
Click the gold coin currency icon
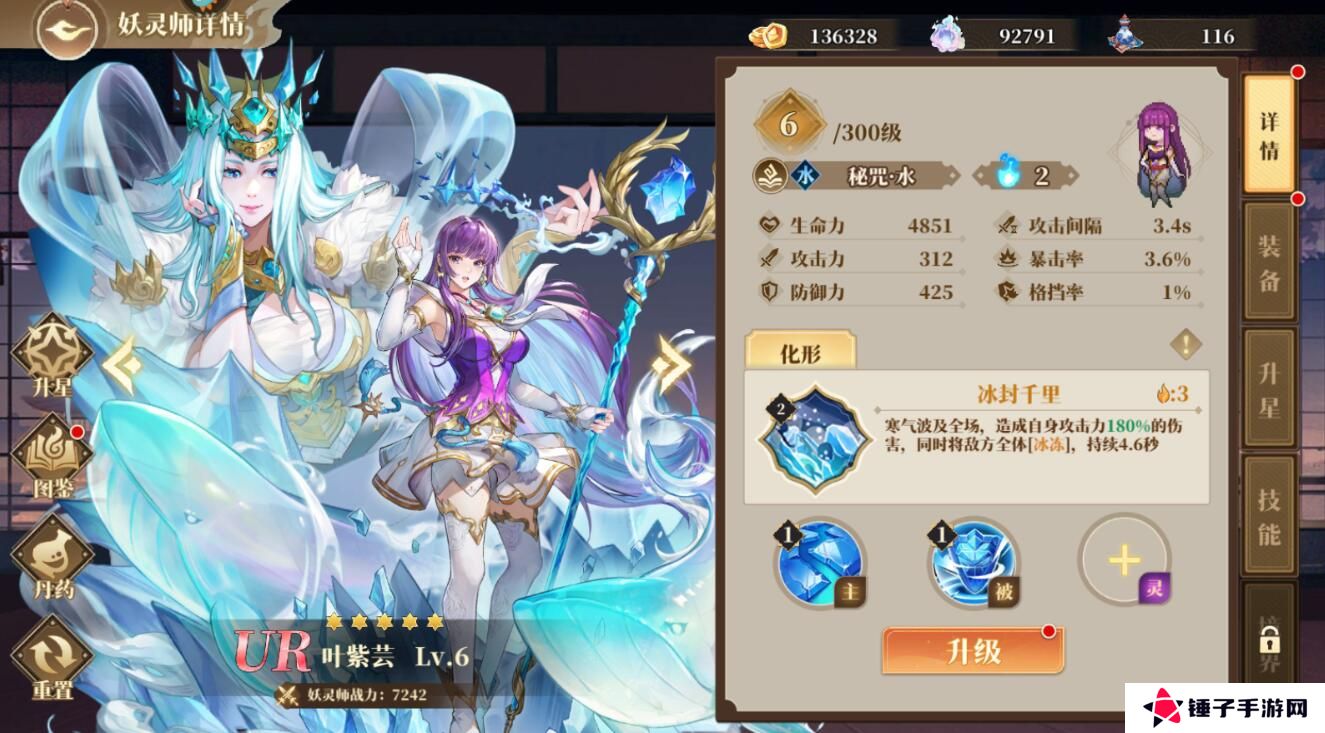(766, 36)
